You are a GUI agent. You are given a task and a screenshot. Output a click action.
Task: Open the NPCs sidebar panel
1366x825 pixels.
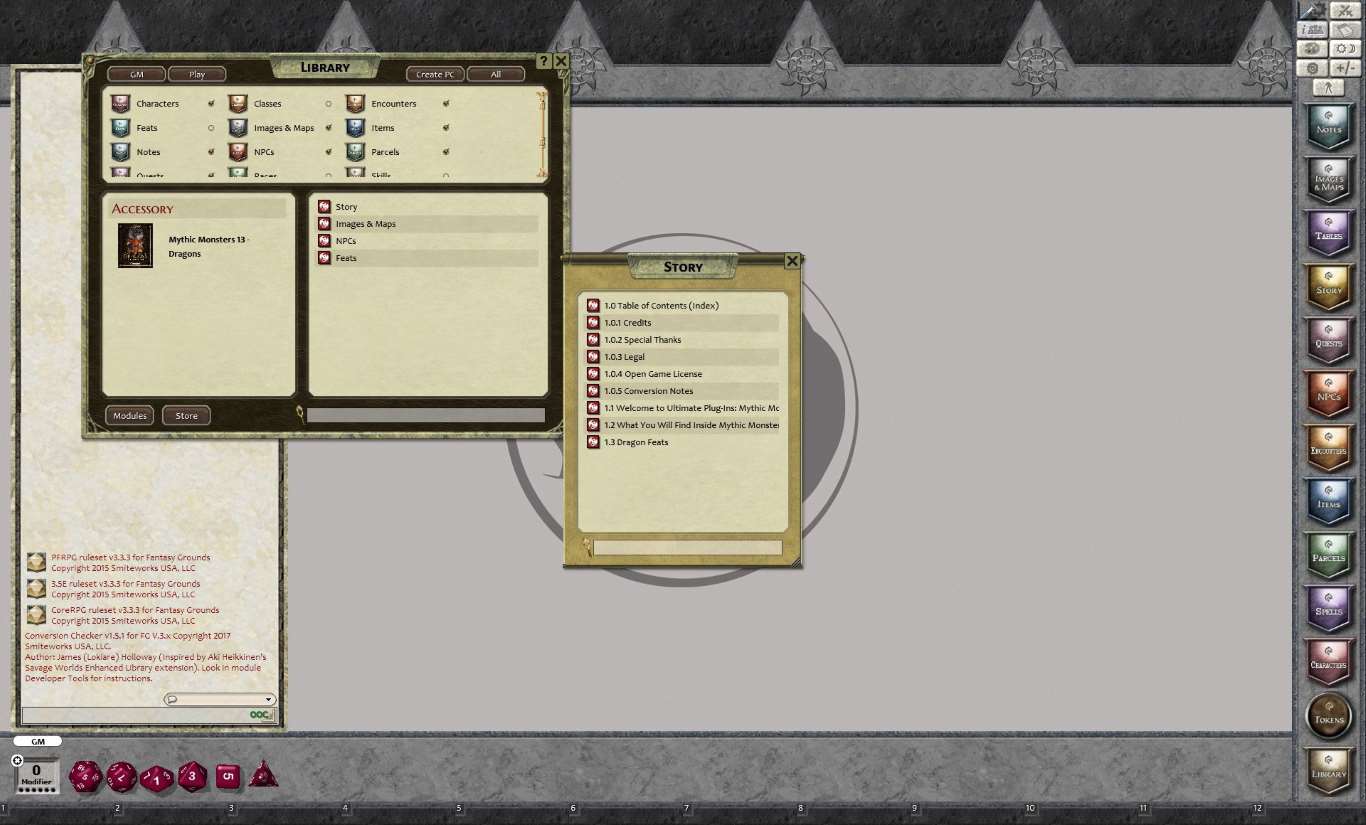(x=1329, y=393)
